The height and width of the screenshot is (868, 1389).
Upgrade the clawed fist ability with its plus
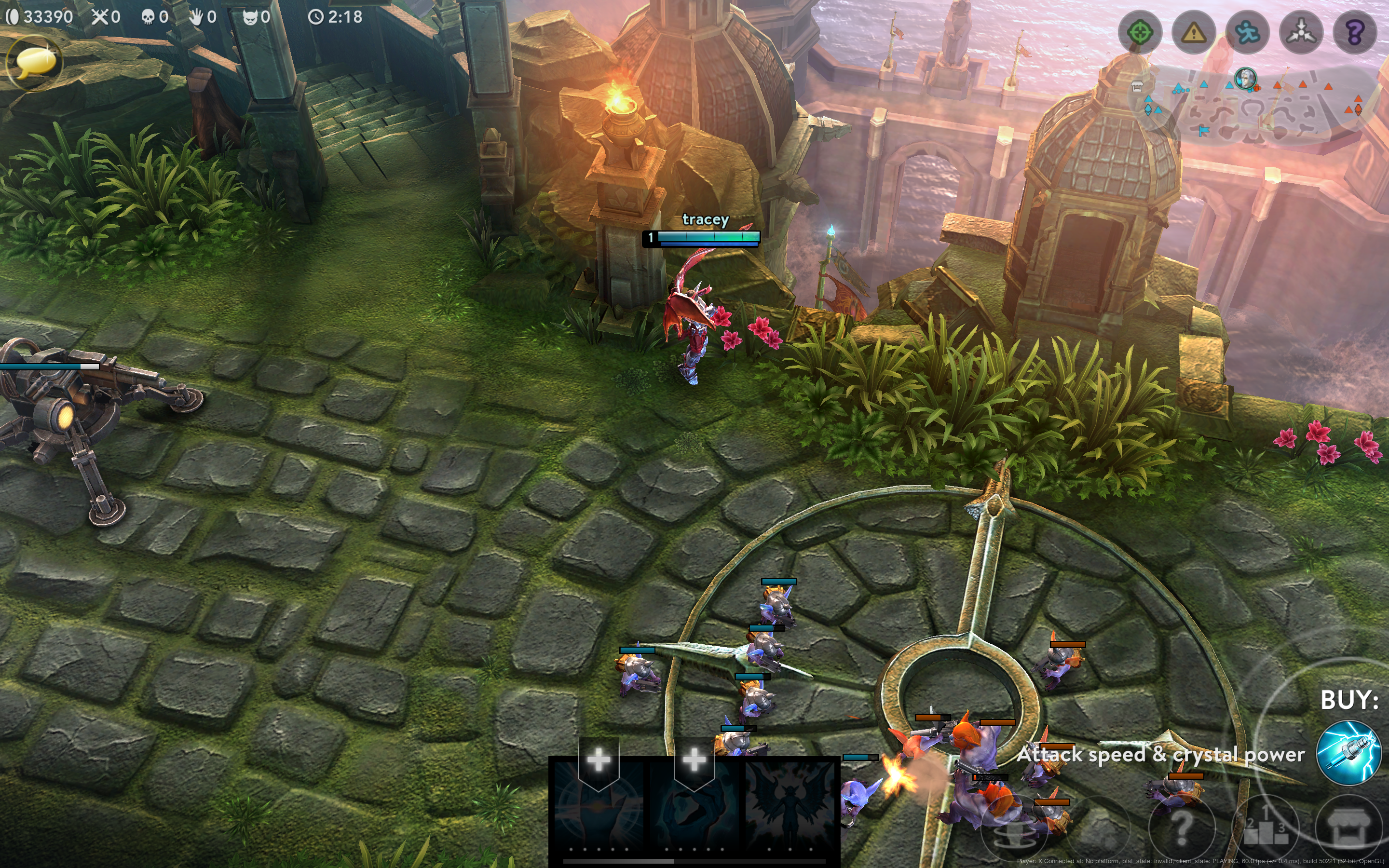pyautogui.click(x=694, y=760)
